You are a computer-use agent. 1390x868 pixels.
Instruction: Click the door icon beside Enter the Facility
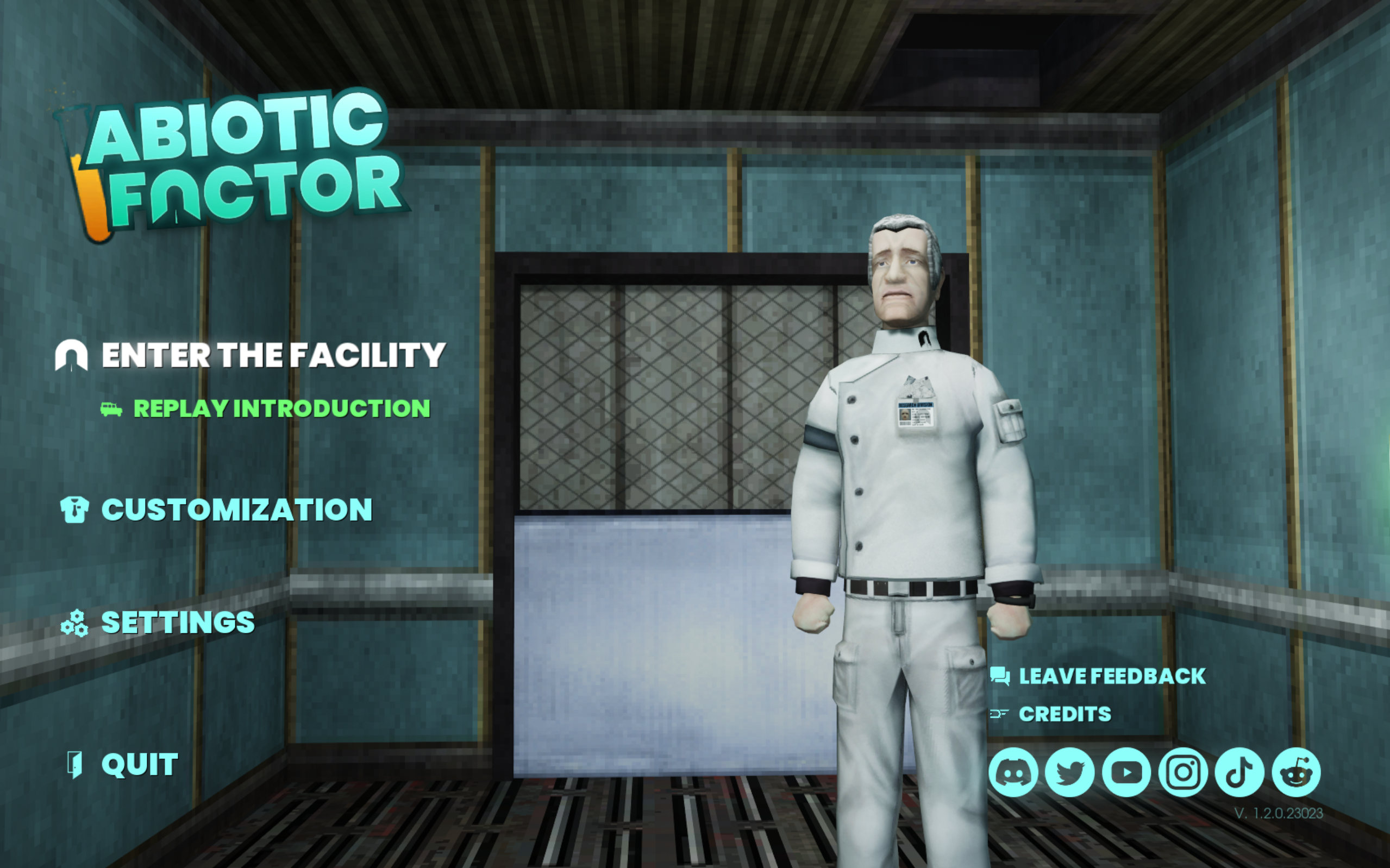coord(72,355)
